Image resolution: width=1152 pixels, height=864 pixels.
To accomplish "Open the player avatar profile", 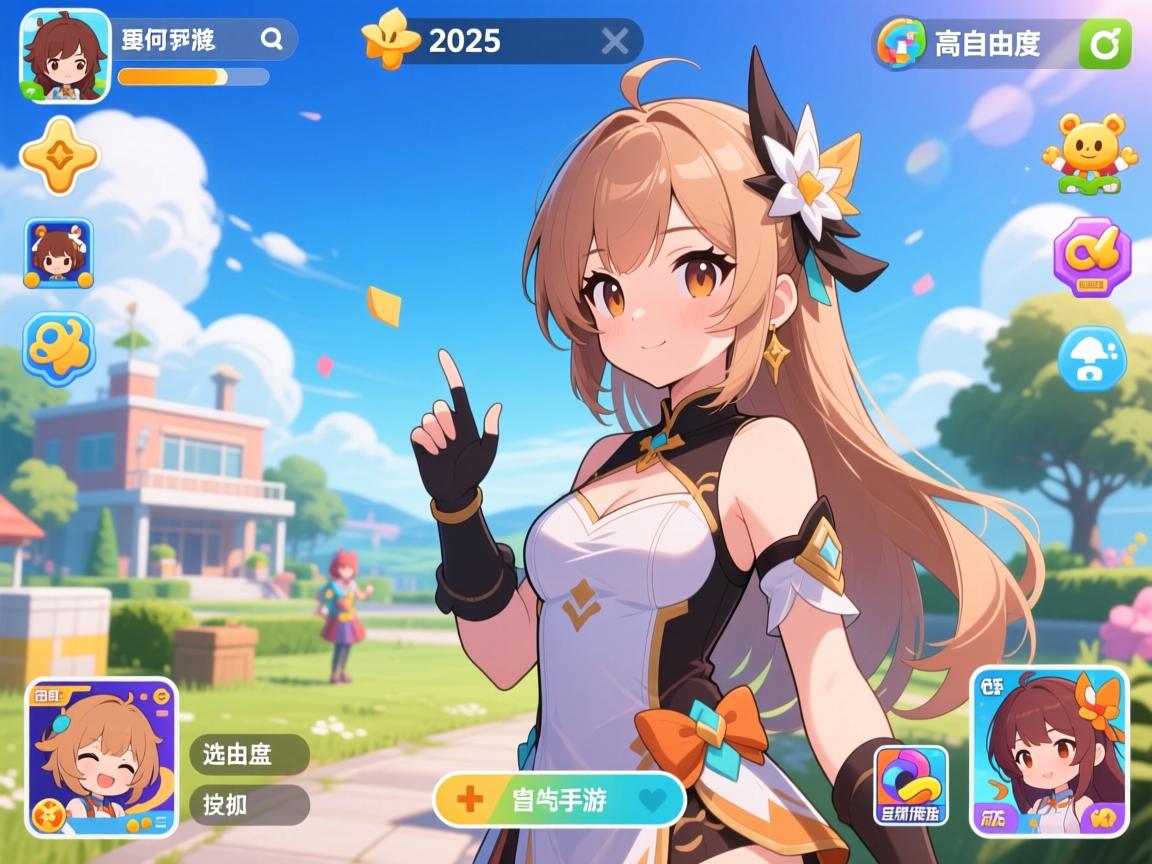I will click(x=64, y=55).
